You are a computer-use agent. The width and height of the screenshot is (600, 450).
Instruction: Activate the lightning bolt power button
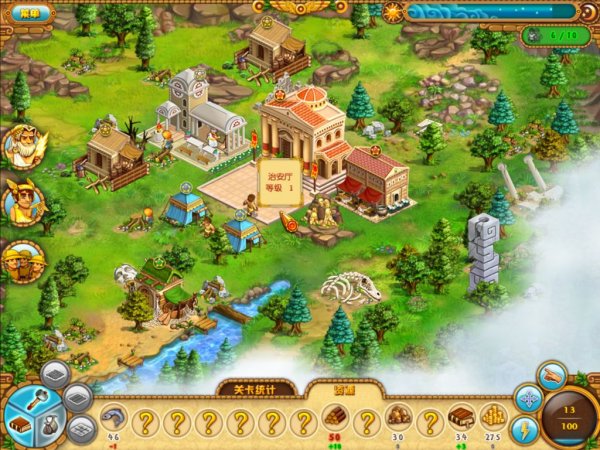[527, 429]
